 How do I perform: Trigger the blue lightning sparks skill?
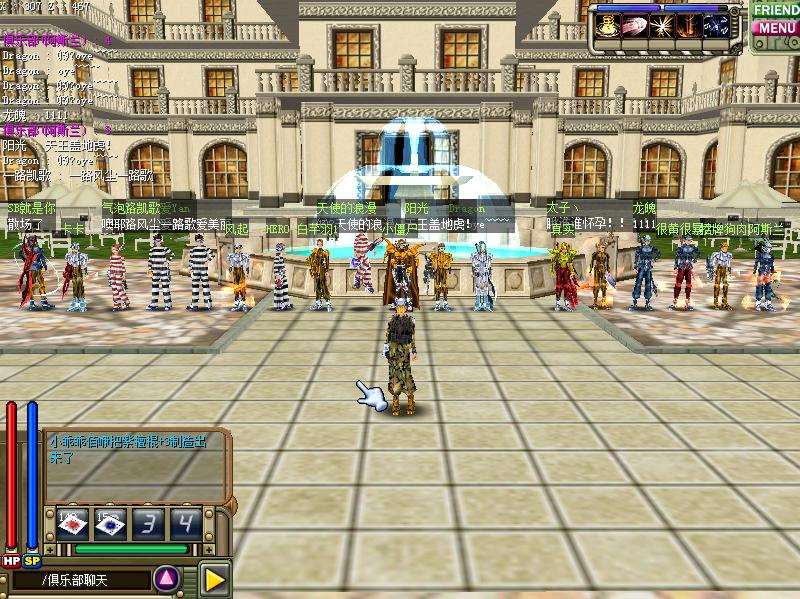pyautogui.click(x=716, y=26)
